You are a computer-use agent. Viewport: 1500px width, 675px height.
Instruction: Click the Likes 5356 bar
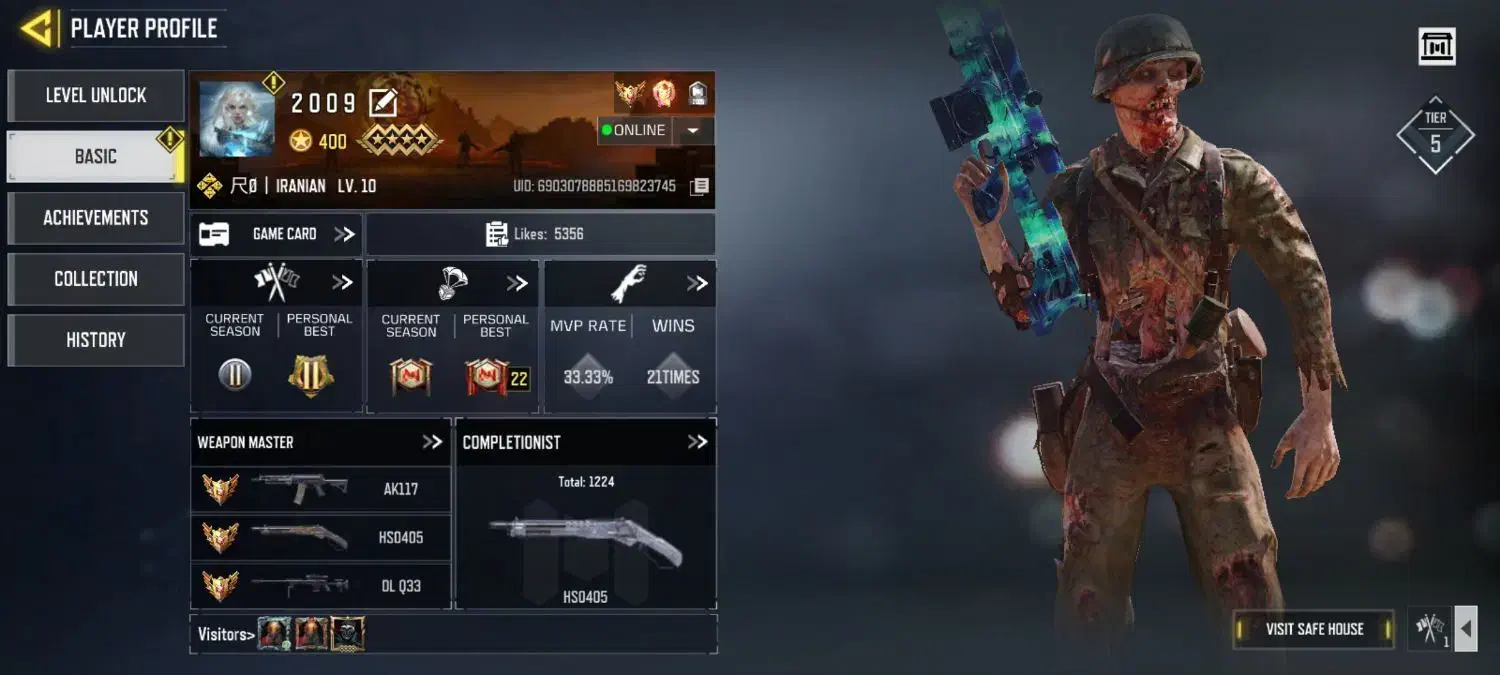(540, 234)
